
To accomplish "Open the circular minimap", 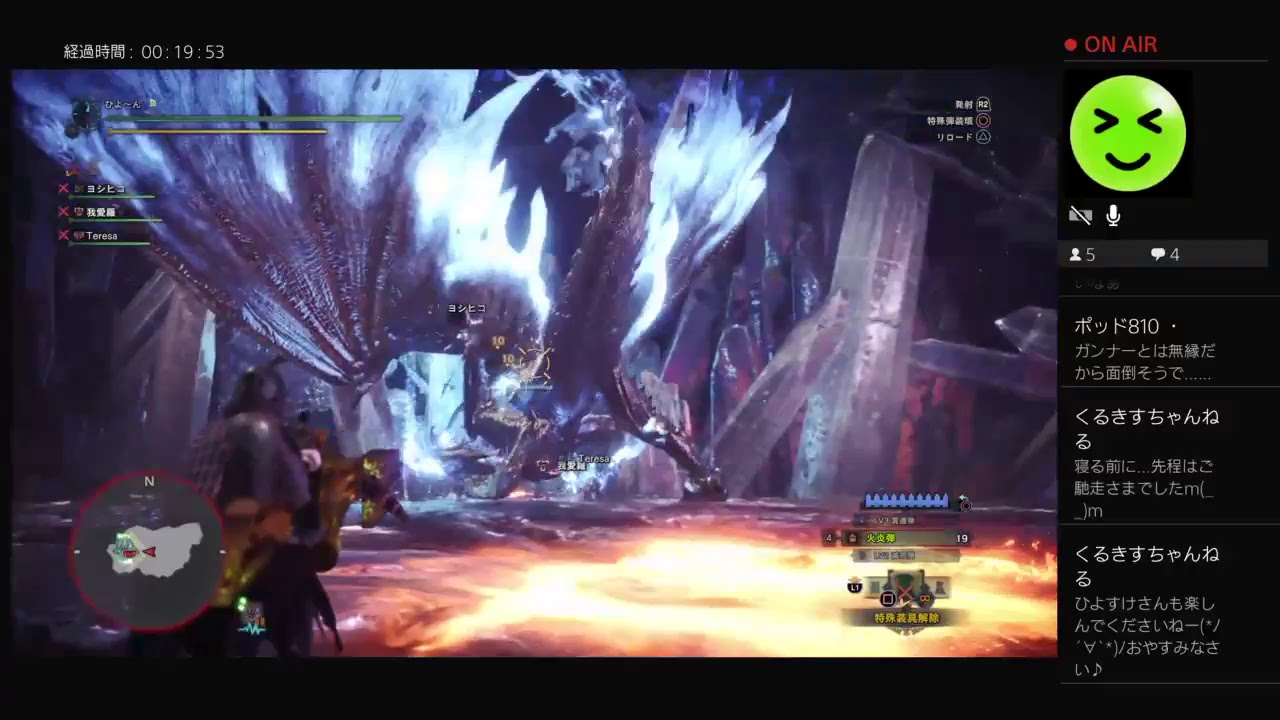I will point(149,552).
